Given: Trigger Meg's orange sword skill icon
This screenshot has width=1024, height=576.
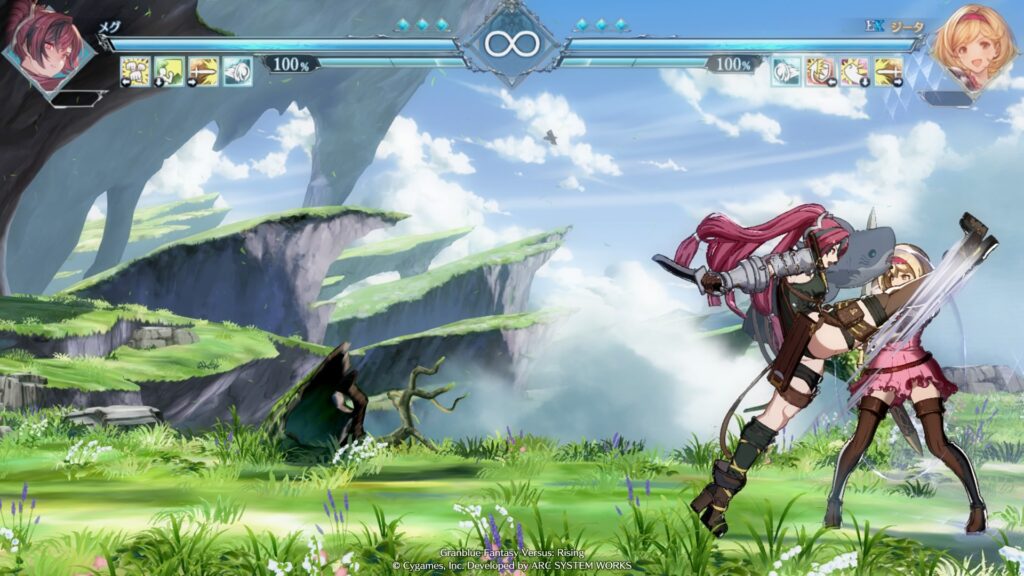Looking at the screenshot, I should [203, 71].
